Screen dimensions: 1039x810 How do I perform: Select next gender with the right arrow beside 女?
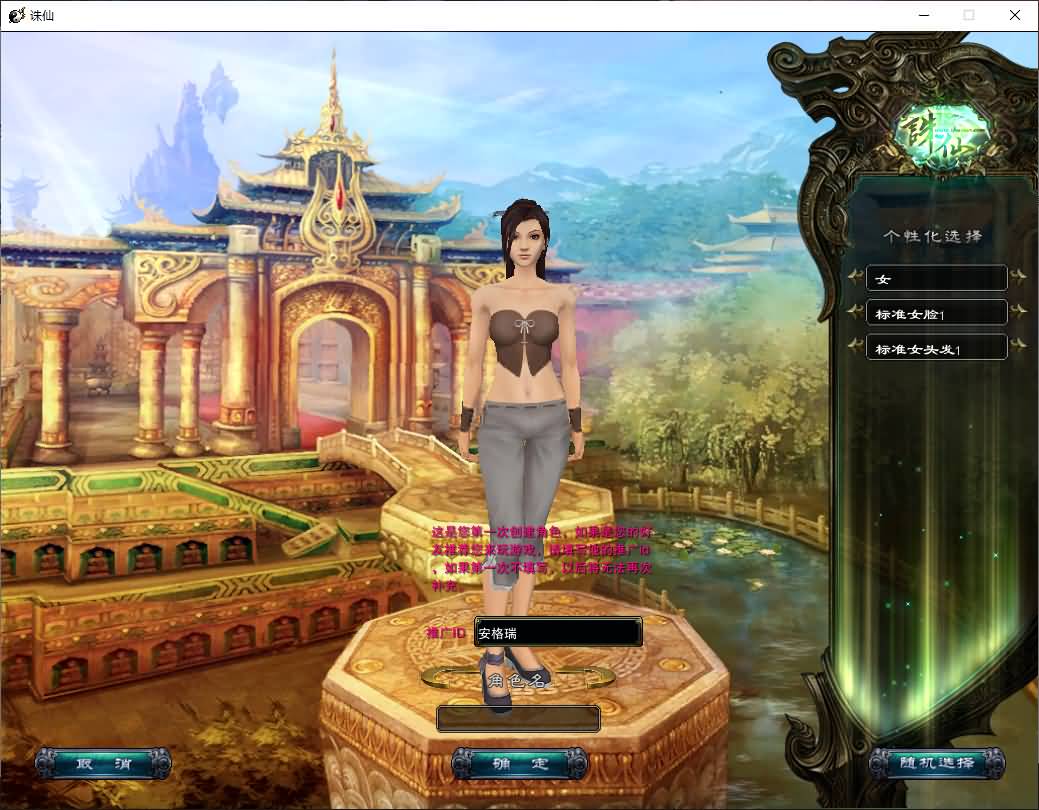[1018, 277]
